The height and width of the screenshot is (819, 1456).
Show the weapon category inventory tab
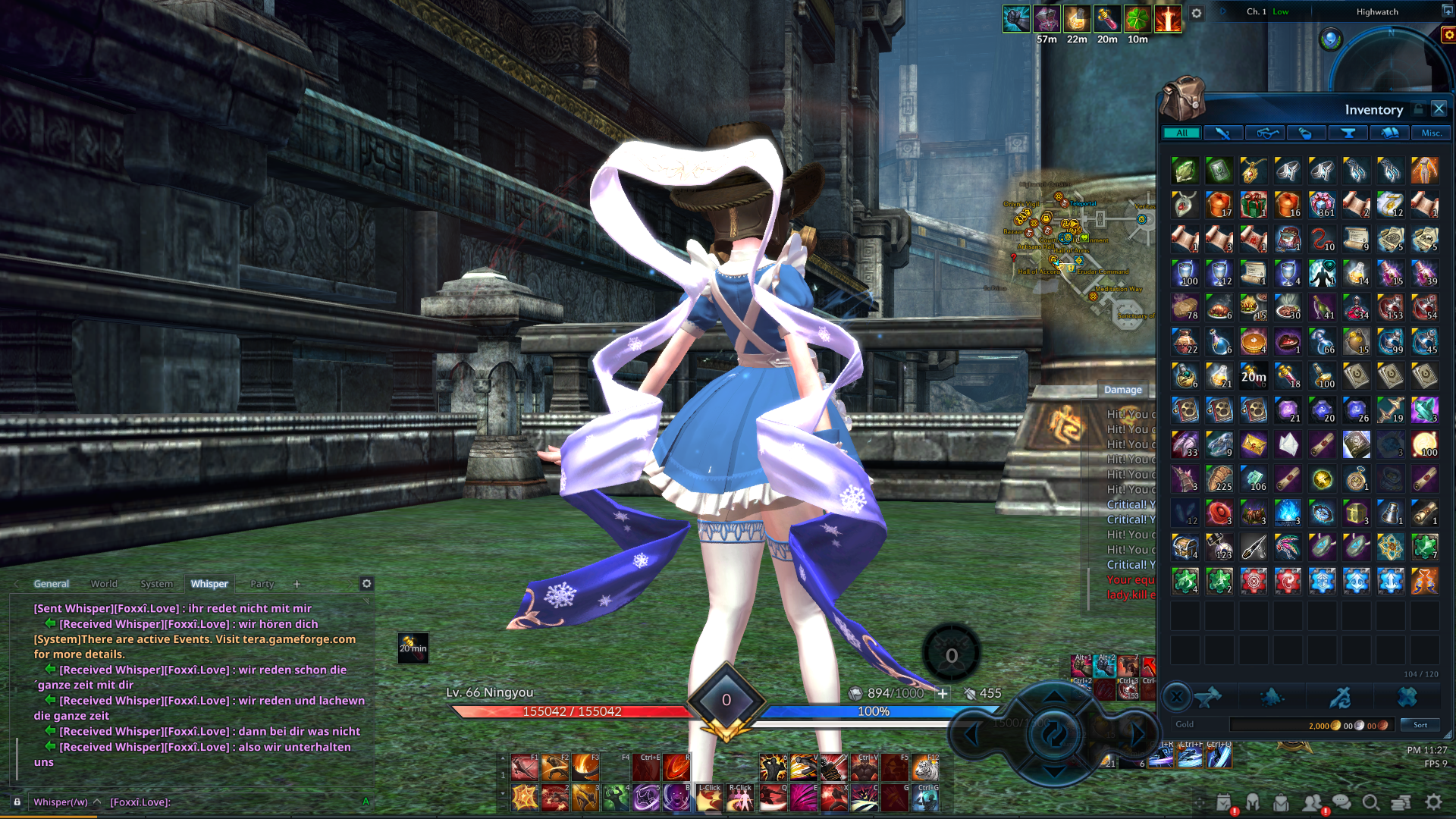[1222, 133]
